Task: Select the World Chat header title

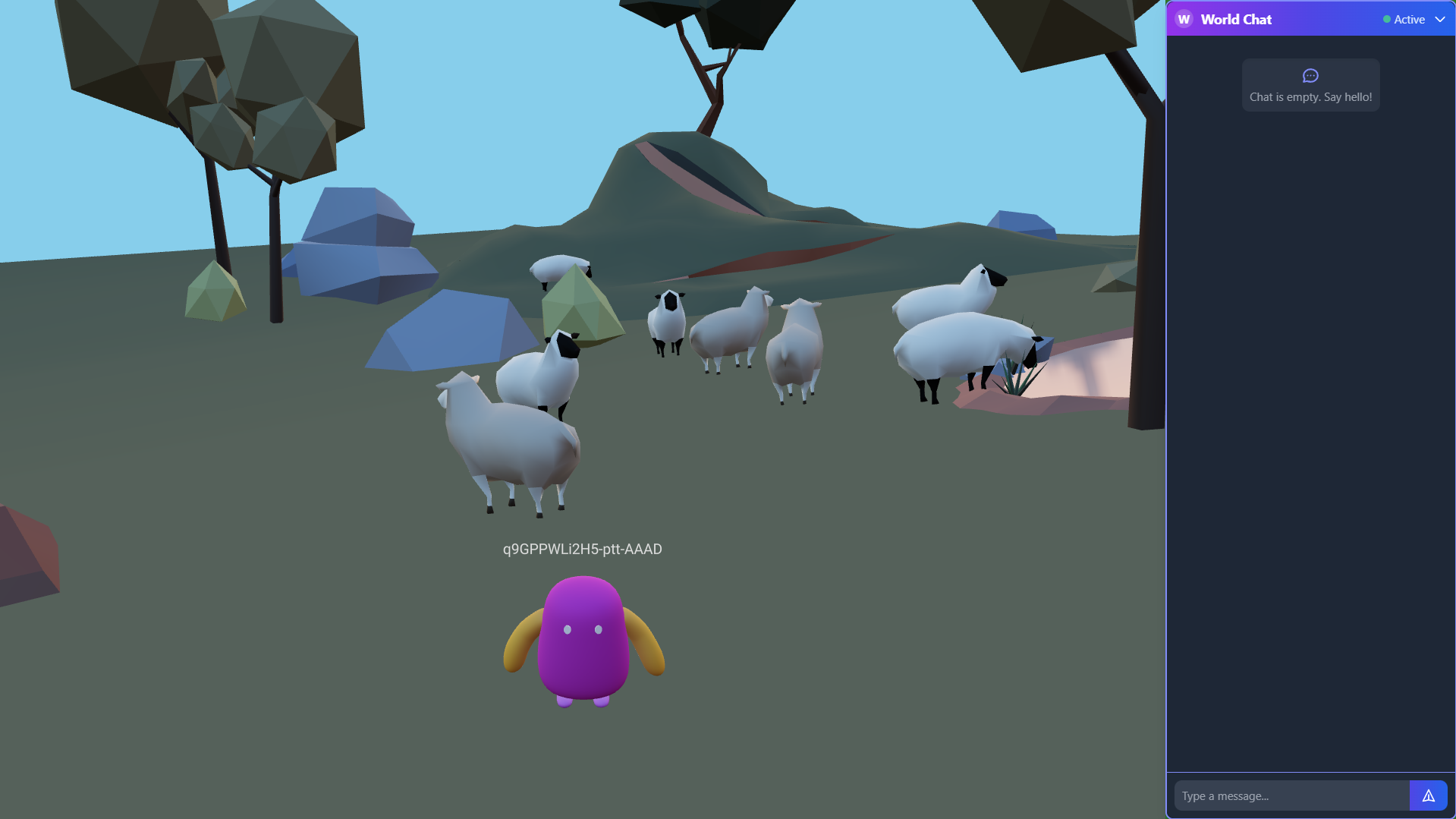Action: tap(1236, 19)
